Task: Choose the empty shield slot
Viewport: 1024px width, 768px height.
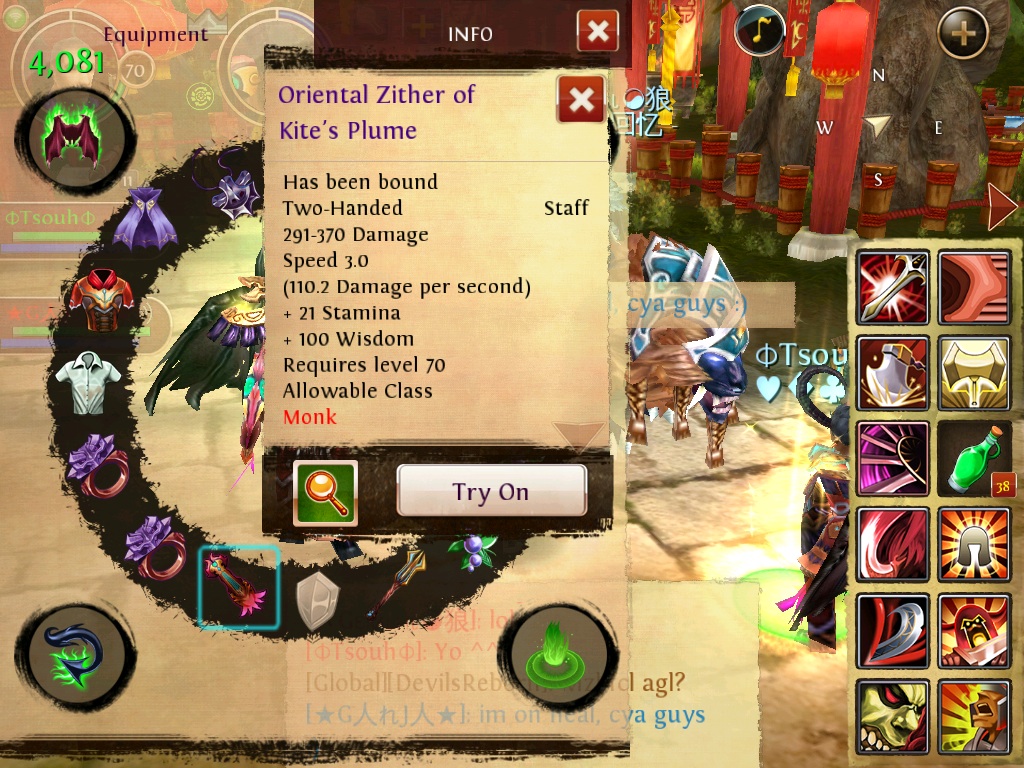Action: coord(318,601)
